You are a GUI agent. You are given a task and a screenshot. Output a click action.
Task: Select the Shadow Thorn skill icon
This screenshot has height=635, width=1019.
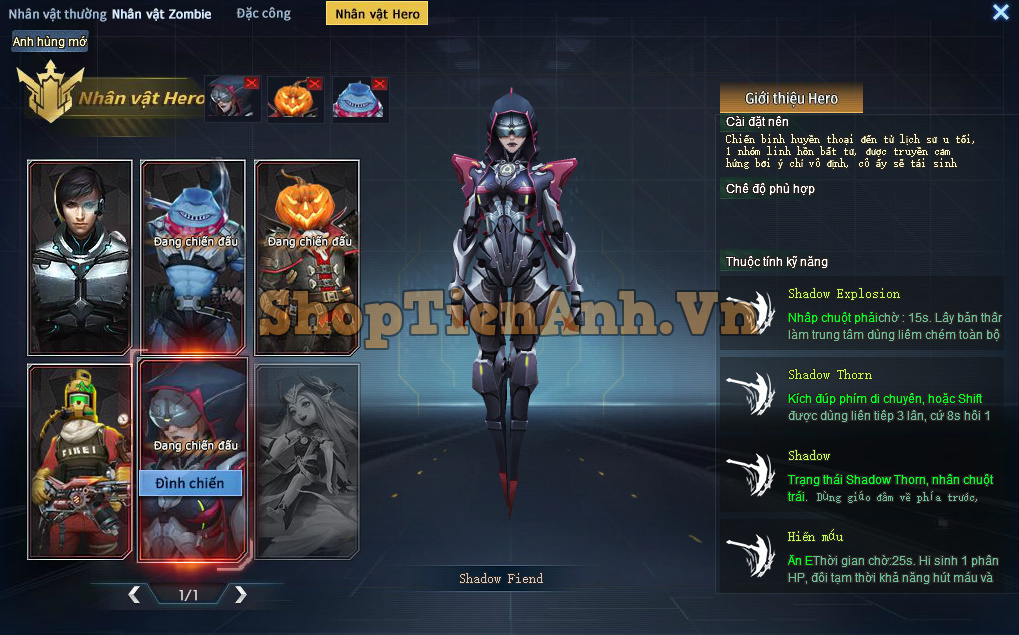coord(749,393)
